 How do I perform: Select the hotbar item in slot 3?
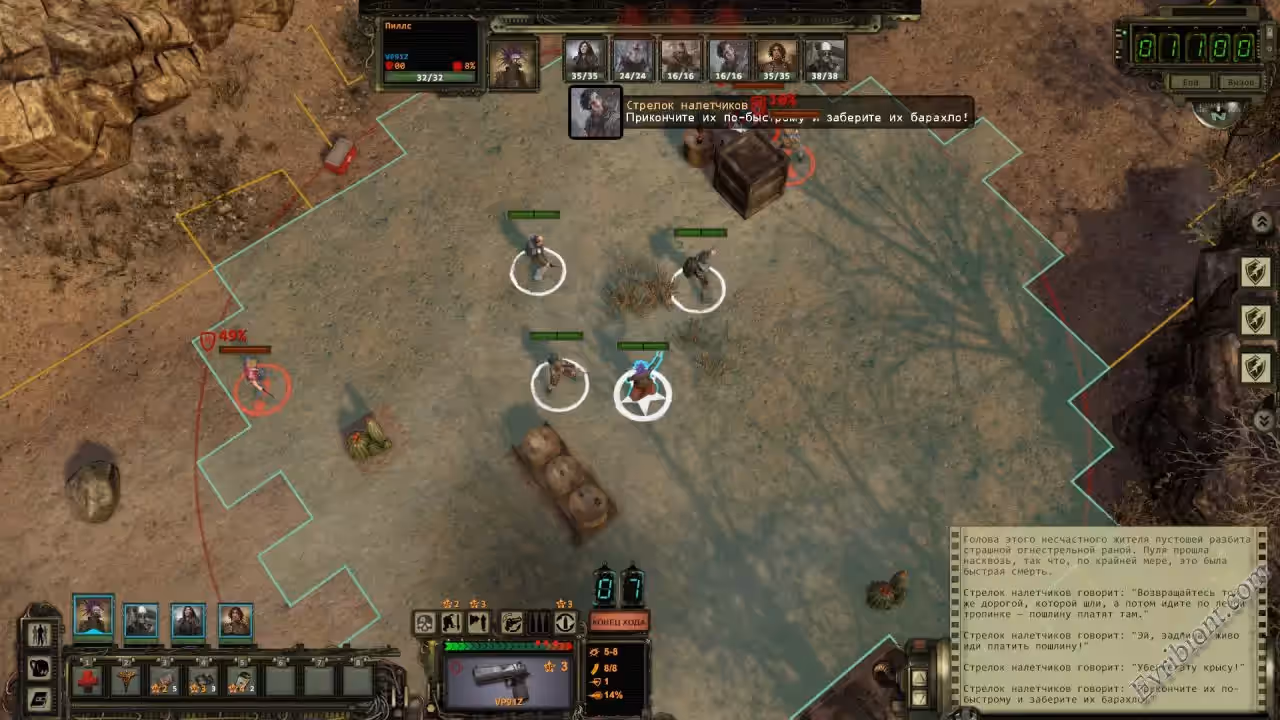click(x=164, y=681)
